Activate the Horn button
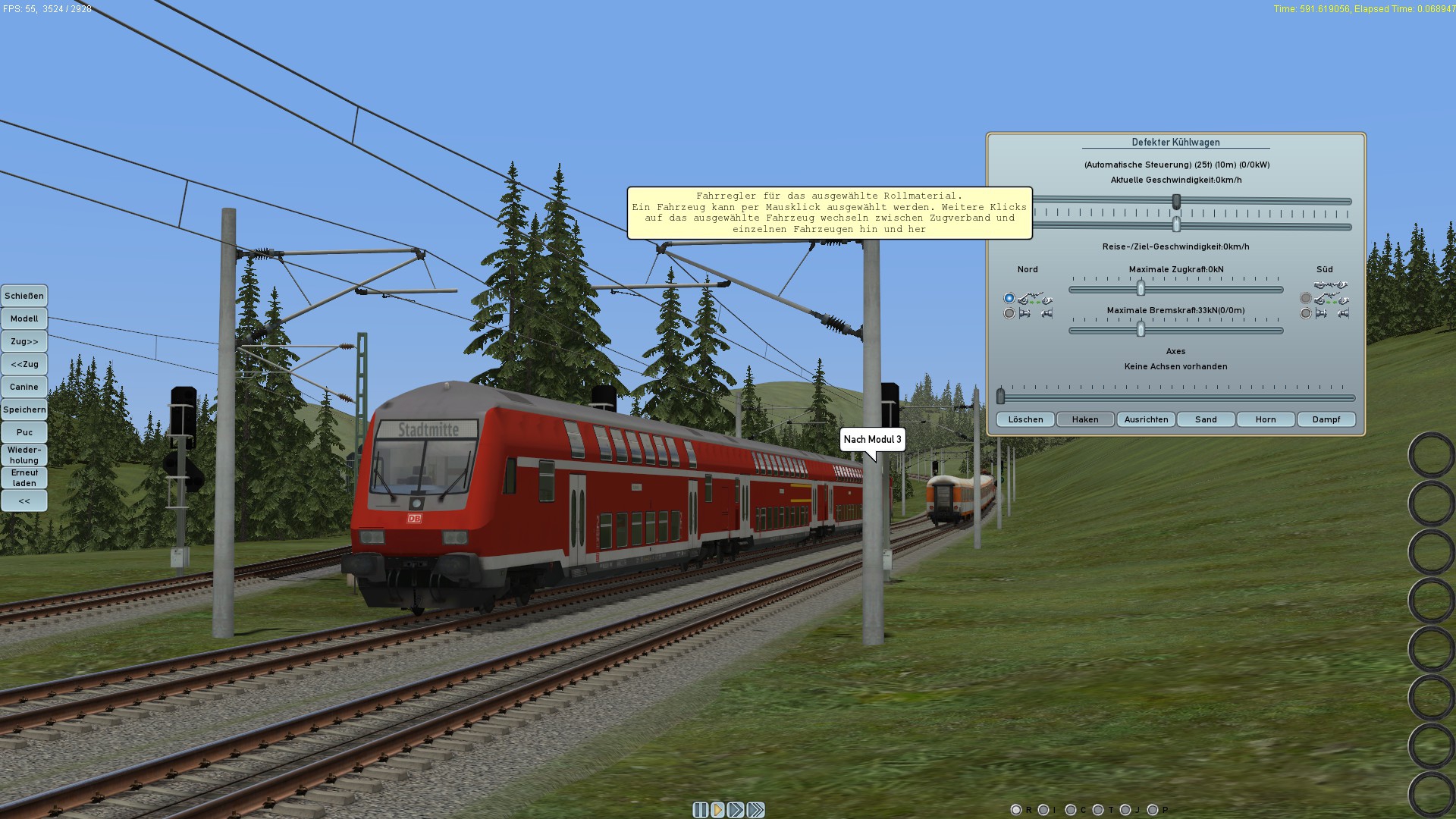This screenshot has width=1456, height=819. pyautogui.click(x=1265, y=419)
